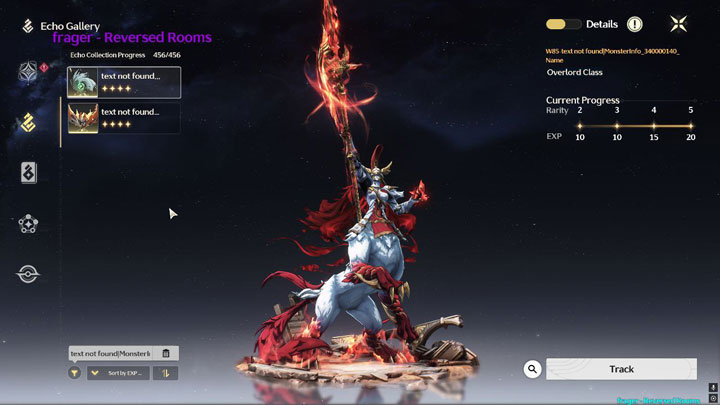This screenshot has height=405, width=720.
Task: Open the Sort by EXP dropdown
Action: (x=118, y=373)
